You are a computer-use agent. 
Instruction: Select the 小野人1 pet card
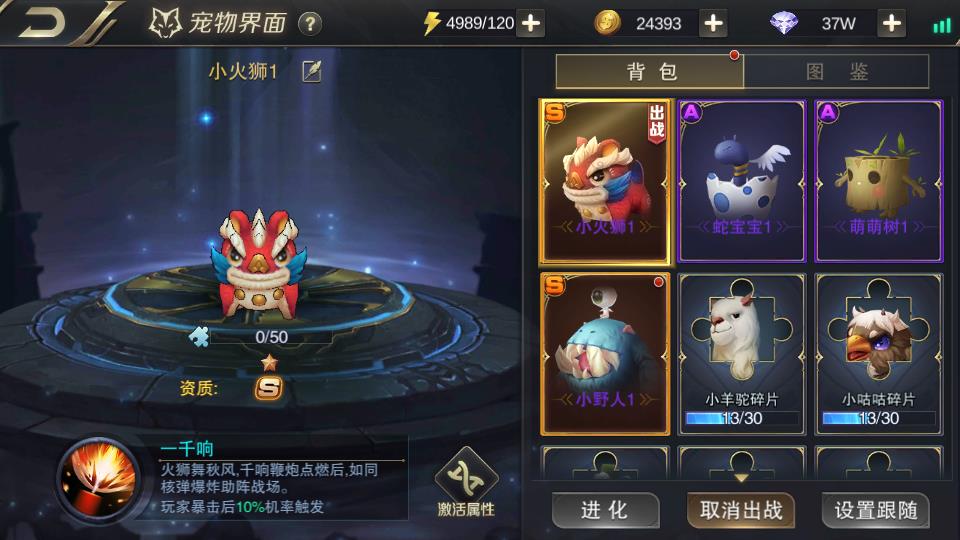click(x=605, y=354)
